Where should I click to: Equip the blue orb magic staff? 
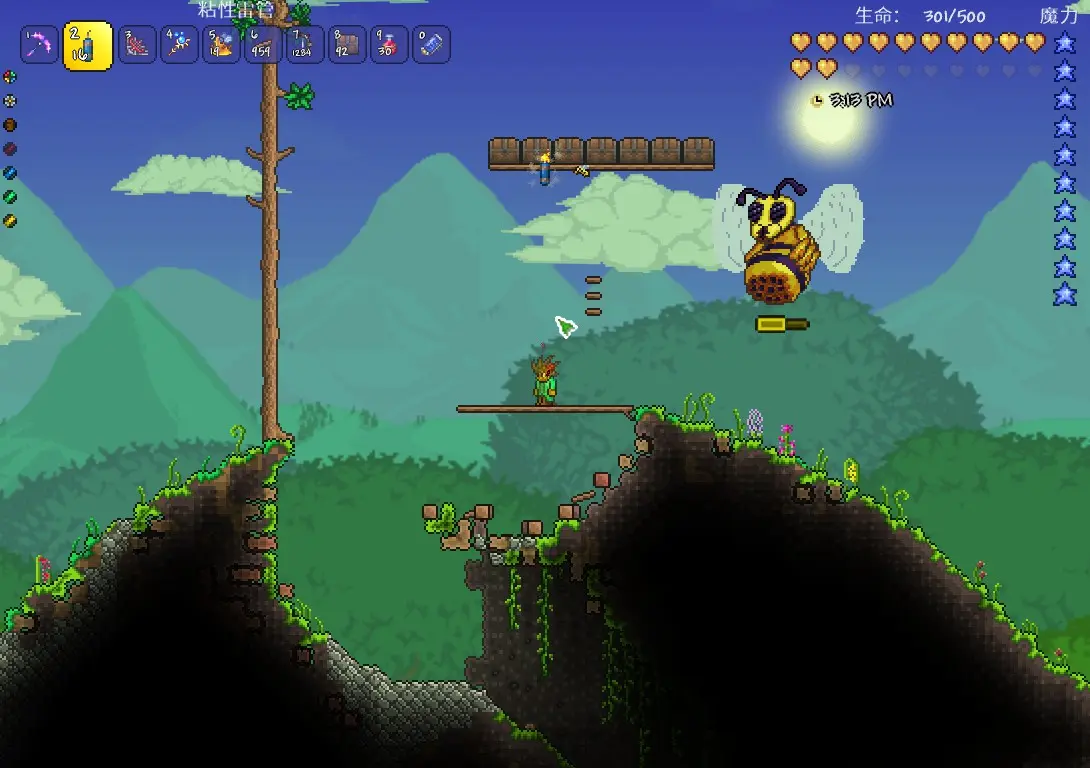(x=180, y=45)
